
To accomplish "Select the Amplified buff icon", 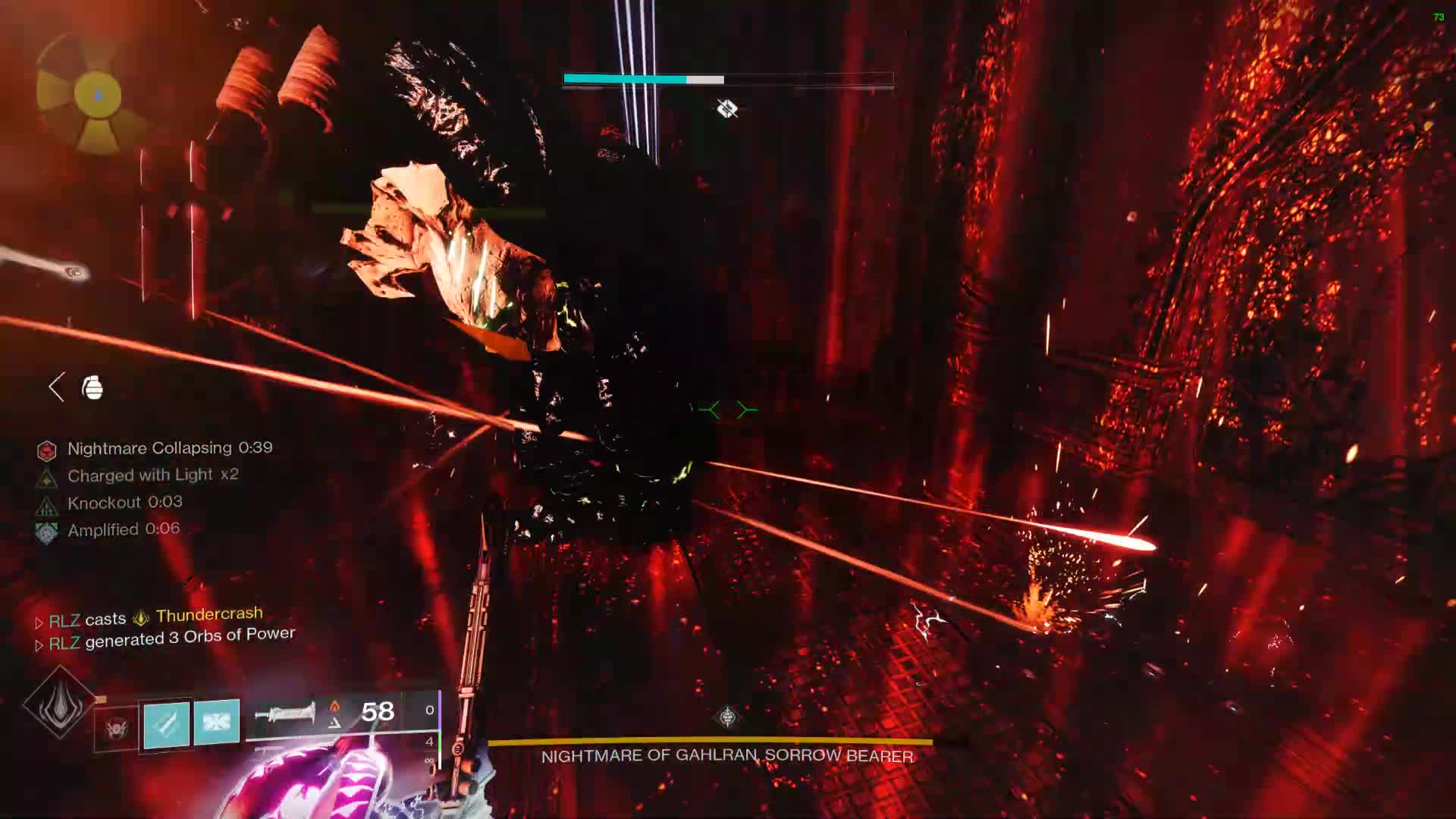I will click(x=47, y=532).
